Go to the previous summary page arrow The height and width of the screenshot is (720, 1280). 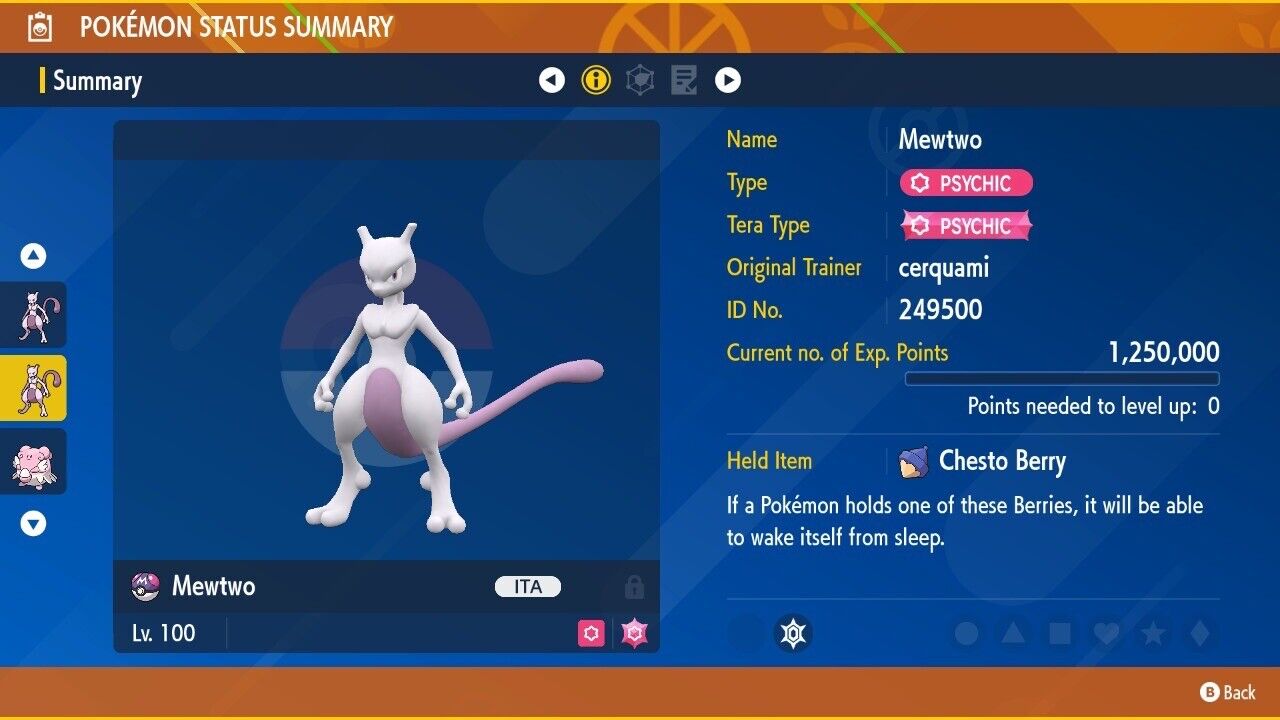tap(552, 80)
